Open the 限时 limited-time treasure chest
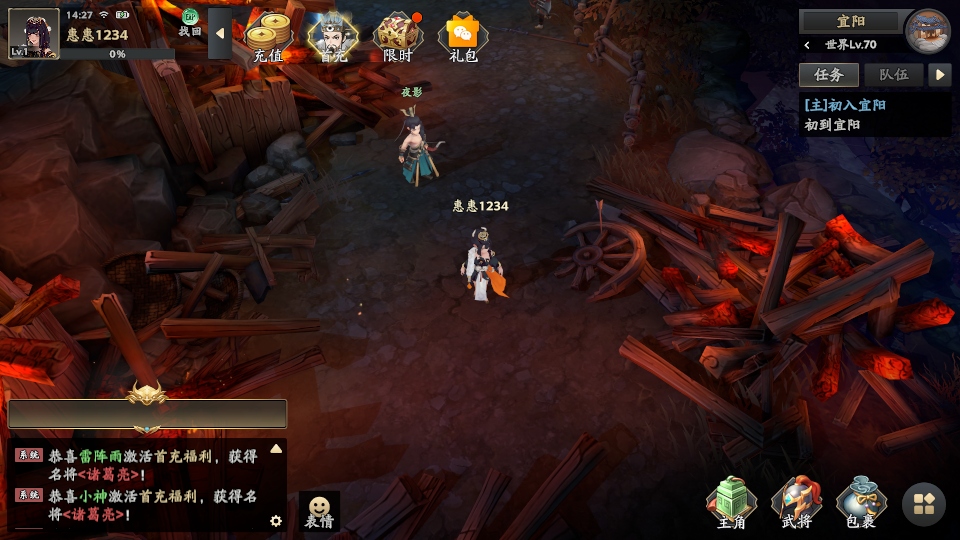 click(x=398, y=37)
